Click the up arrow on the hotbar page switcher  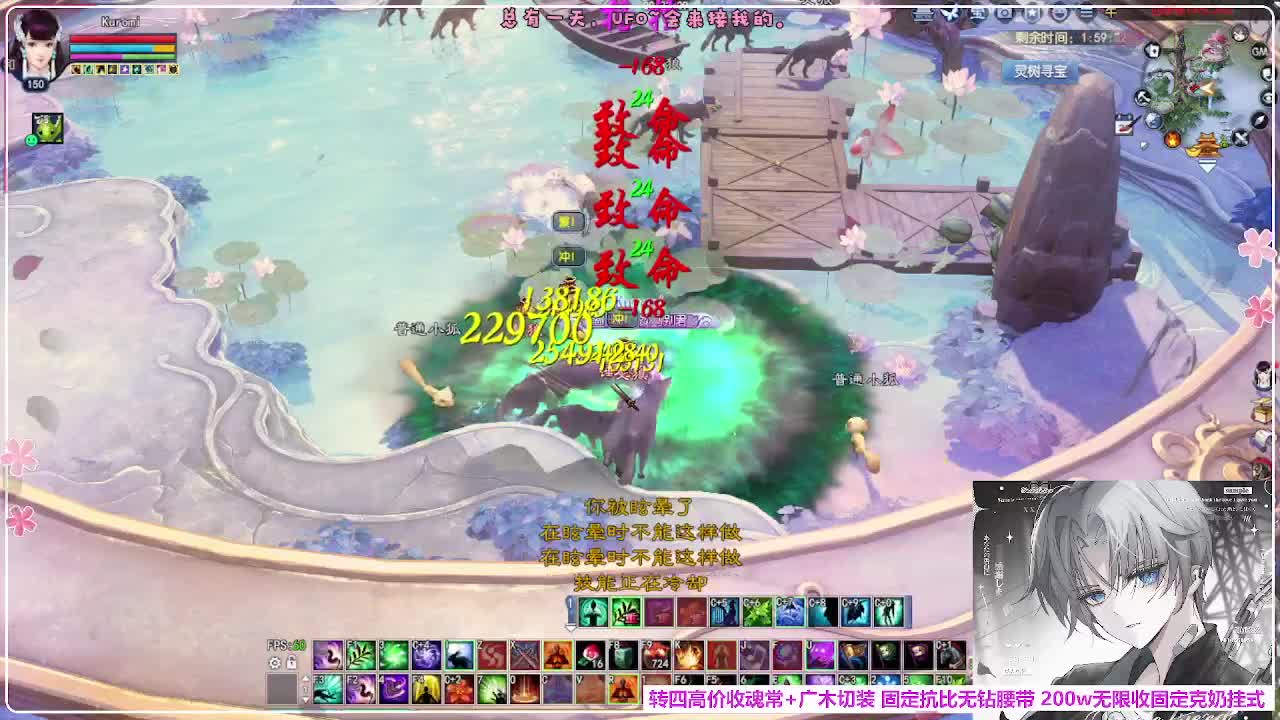[306, 676]
